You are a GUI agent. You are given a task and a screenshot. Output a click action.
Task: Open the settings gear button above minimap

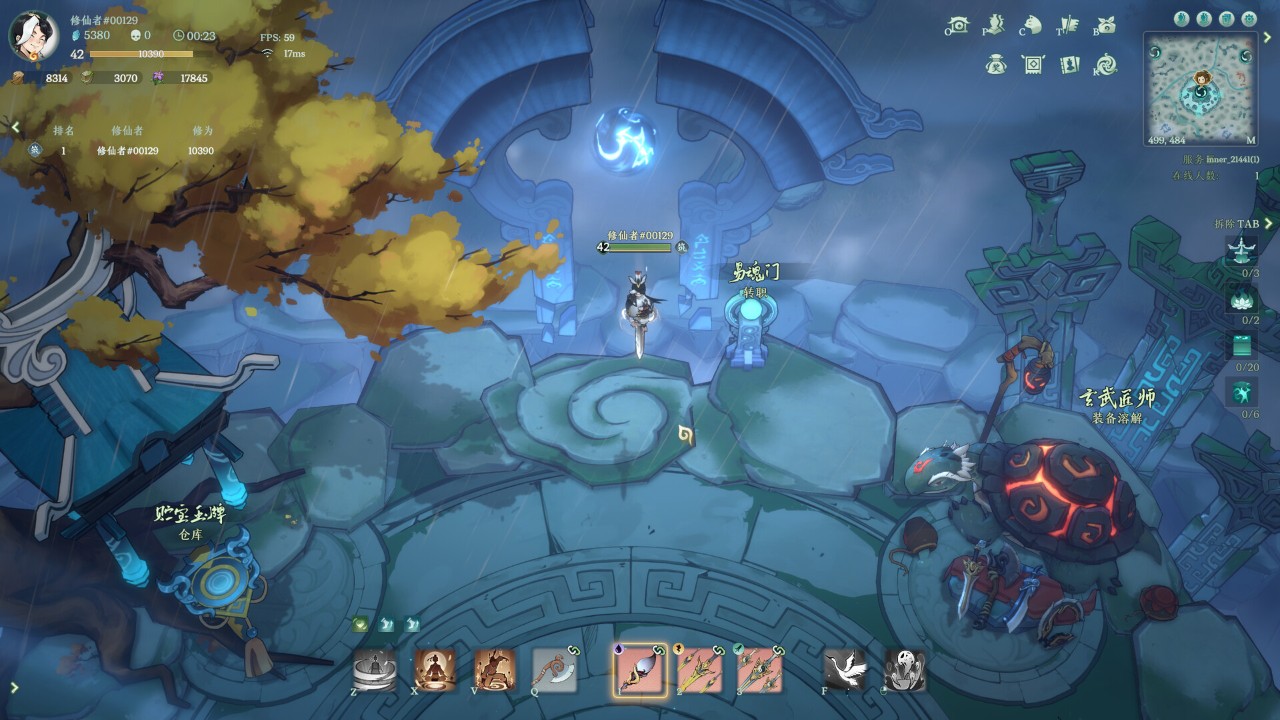pos(1249,18)
